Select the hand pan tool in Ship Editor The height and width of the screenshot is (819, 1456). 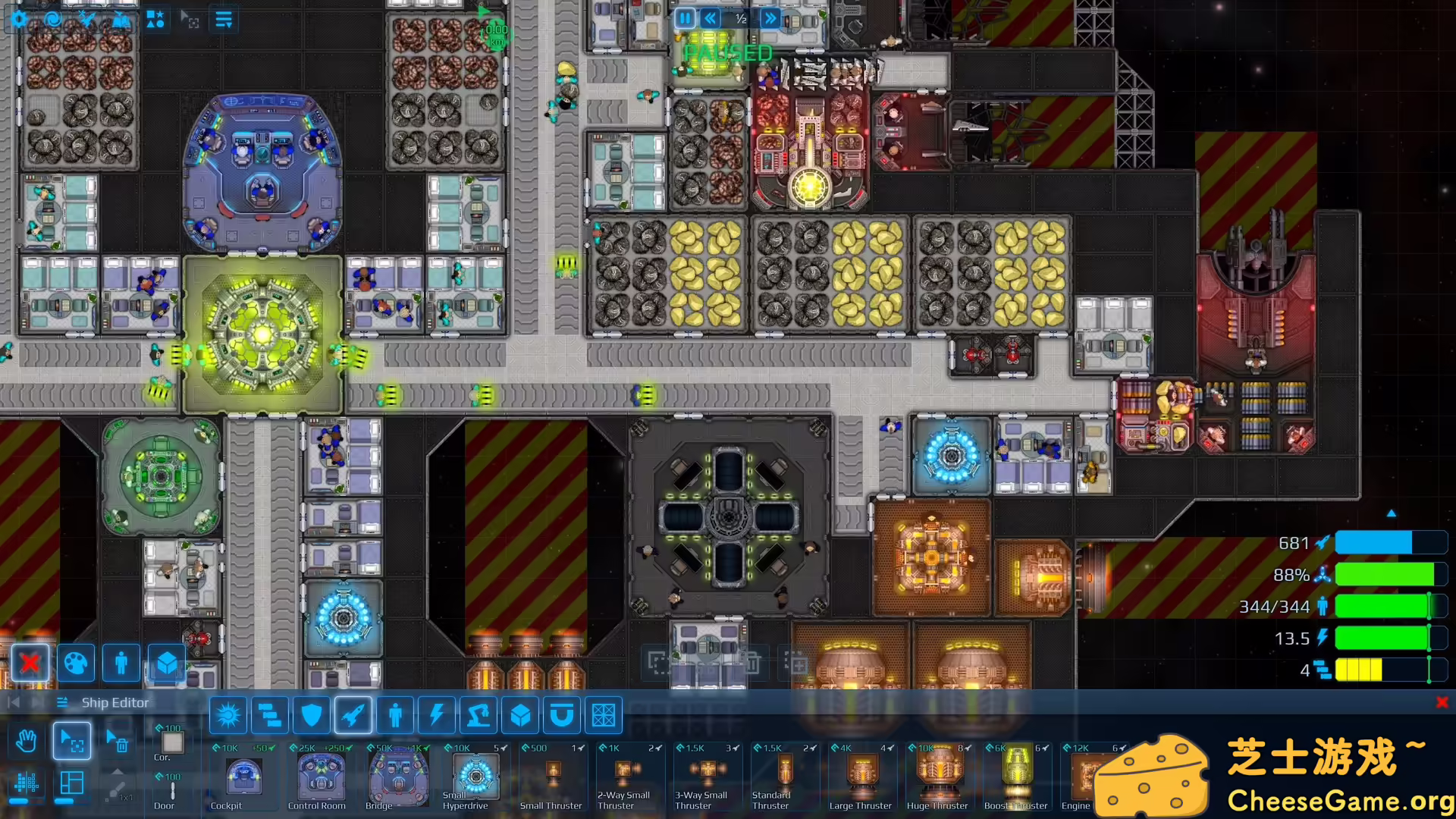27,742
